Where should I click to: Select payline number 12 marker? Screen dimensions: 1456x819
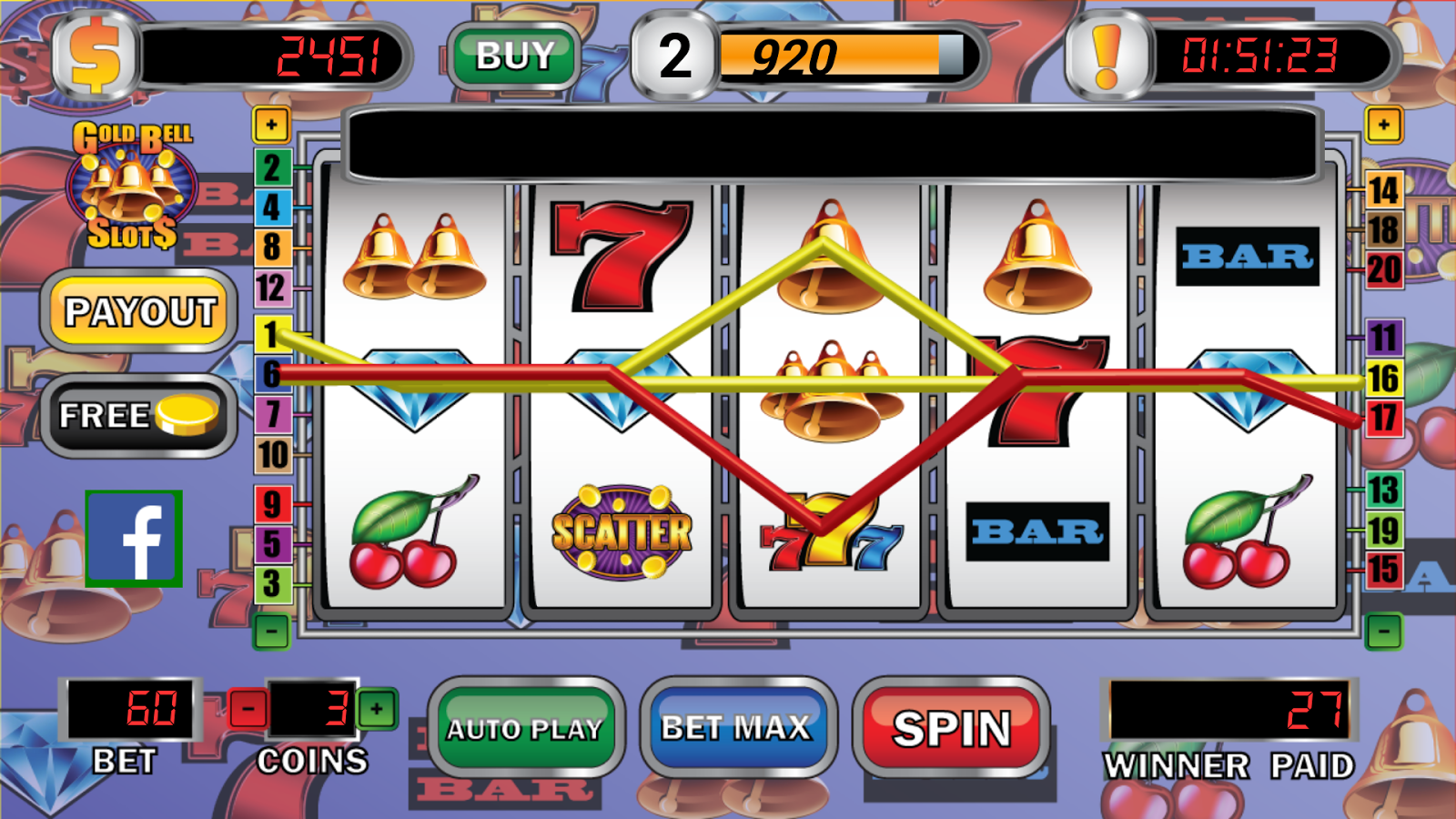pyautogui.click(x=271, y=288)
